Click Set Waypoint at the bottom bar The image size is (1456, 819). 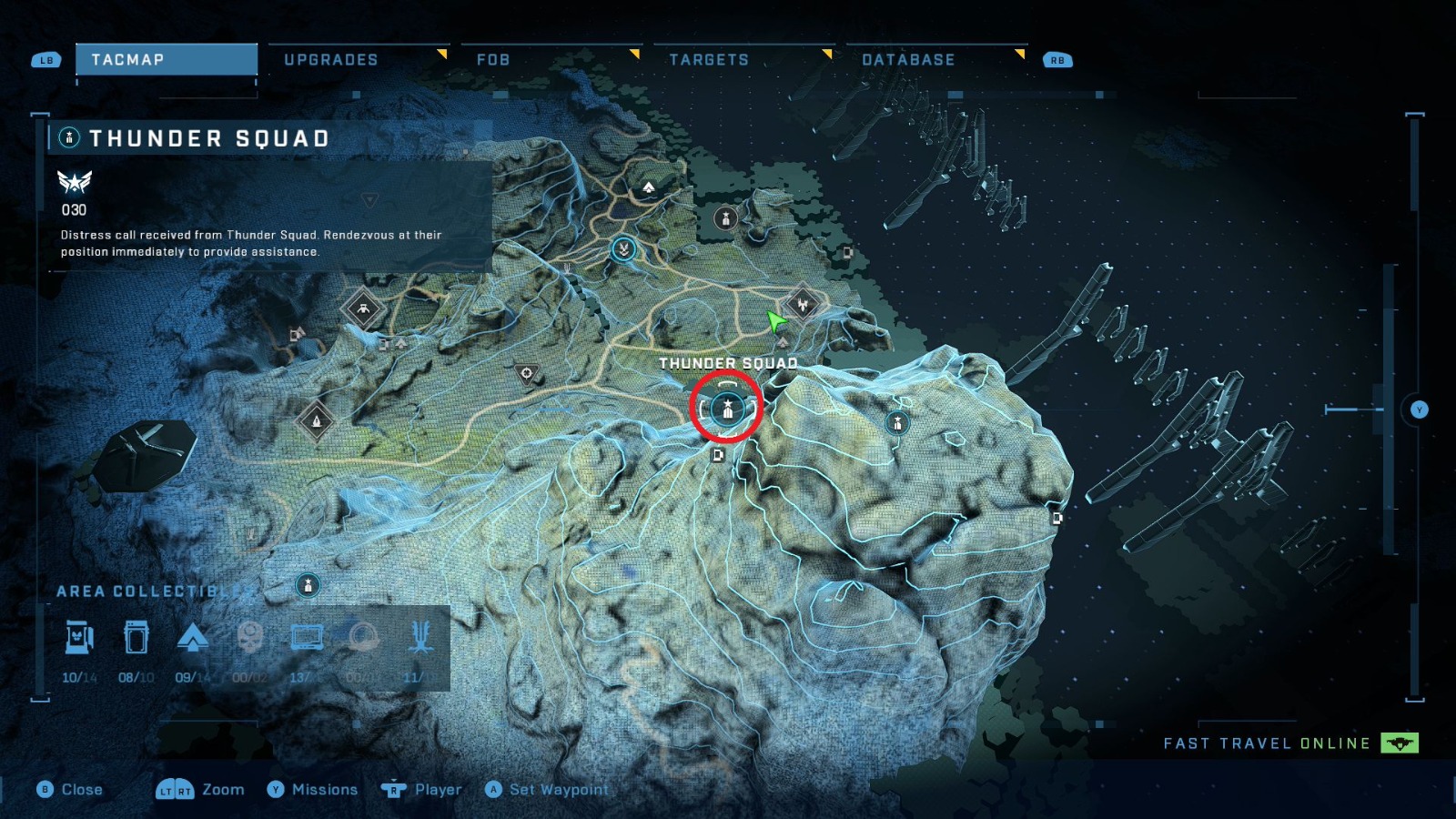(549, 789)
